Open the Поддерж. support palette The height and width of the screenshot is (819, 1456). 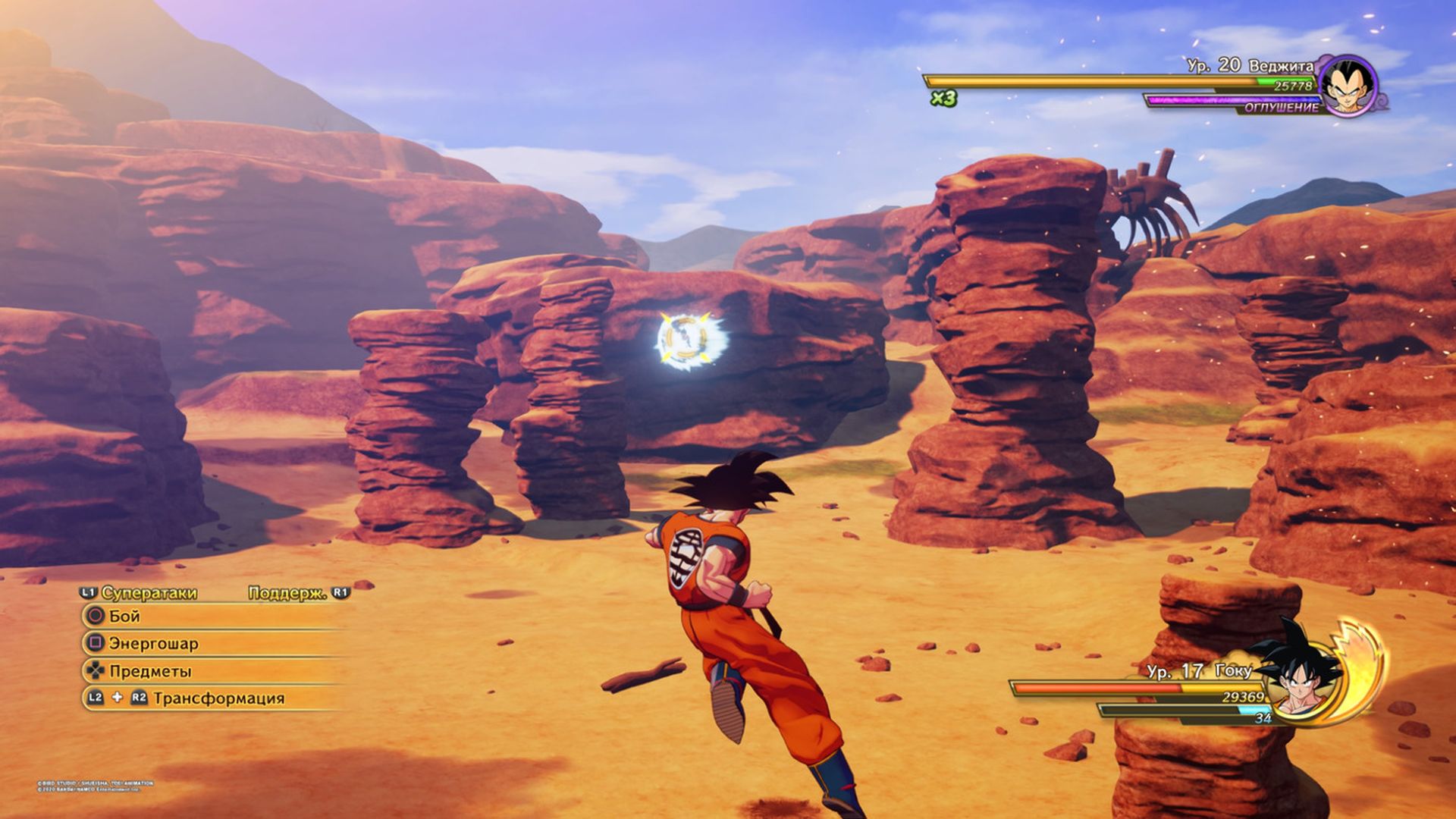tap(288, 593)
